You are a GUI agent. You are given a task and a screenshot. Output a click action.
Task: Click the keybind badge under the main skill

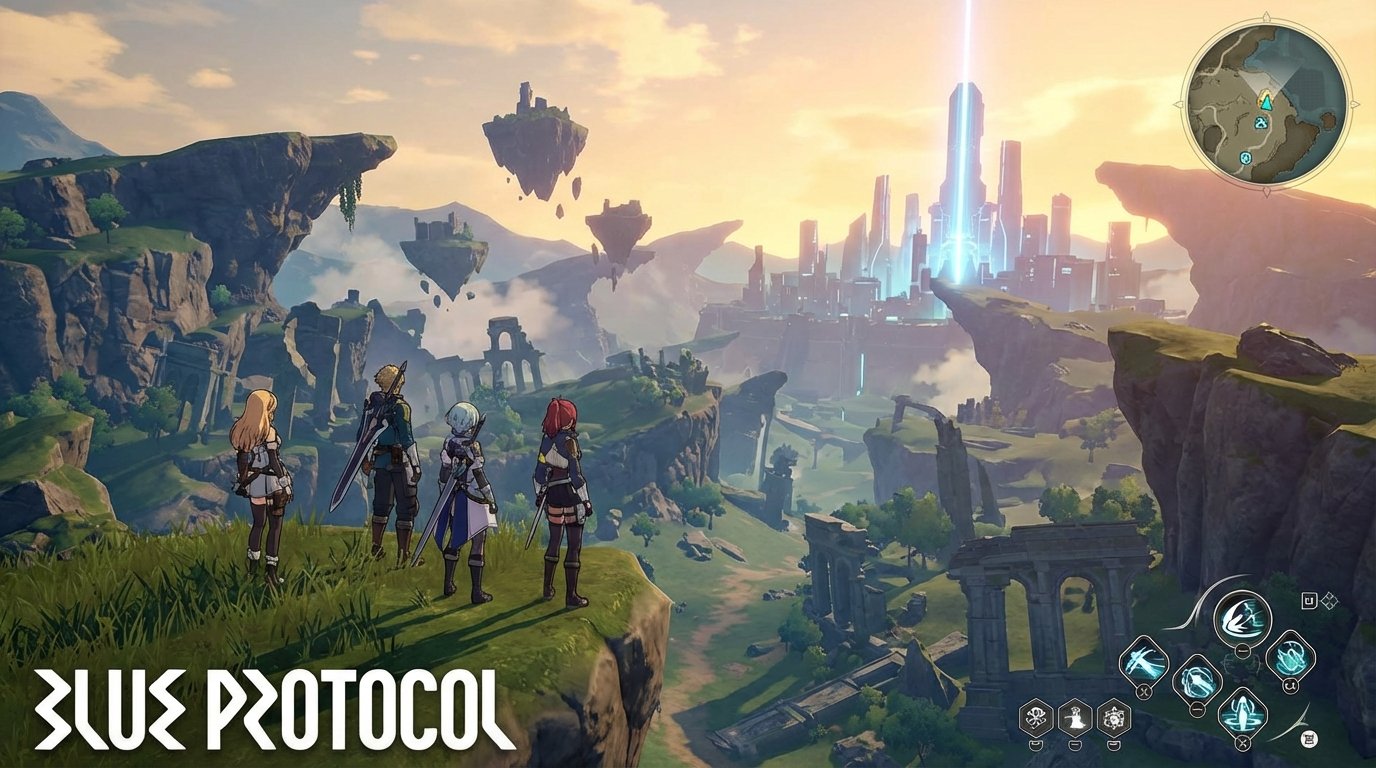(x=1241, y=649)
